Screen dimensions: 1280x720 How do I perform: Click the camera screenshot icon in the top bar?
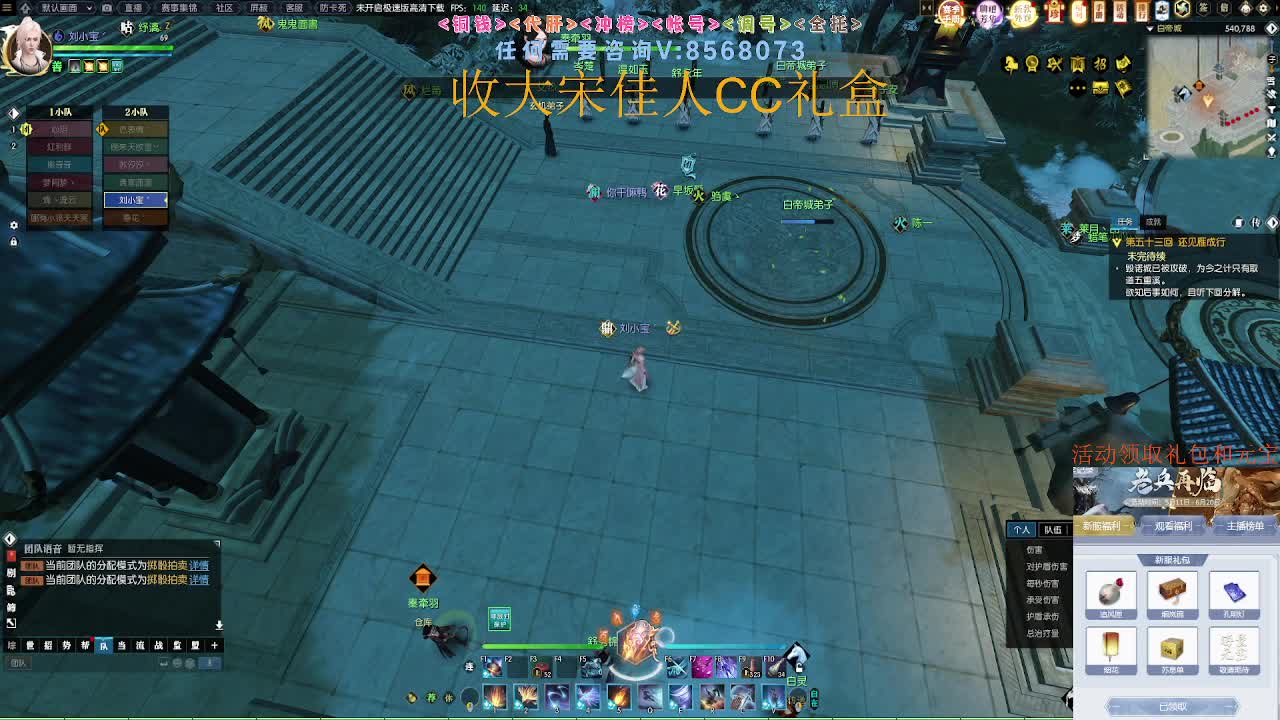point(106,8)
